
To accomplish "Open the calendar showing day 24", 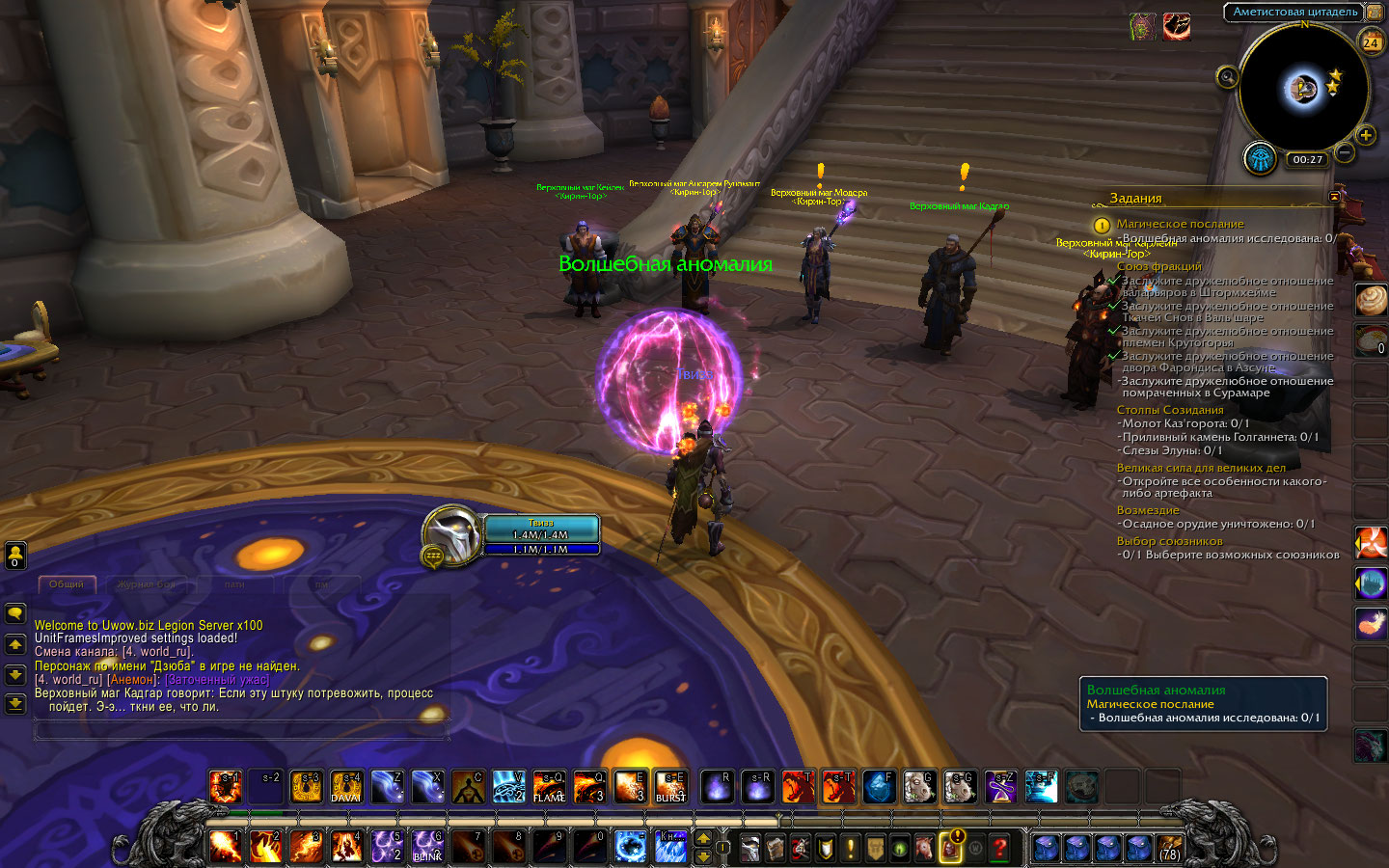I will tap(1371, 41).
